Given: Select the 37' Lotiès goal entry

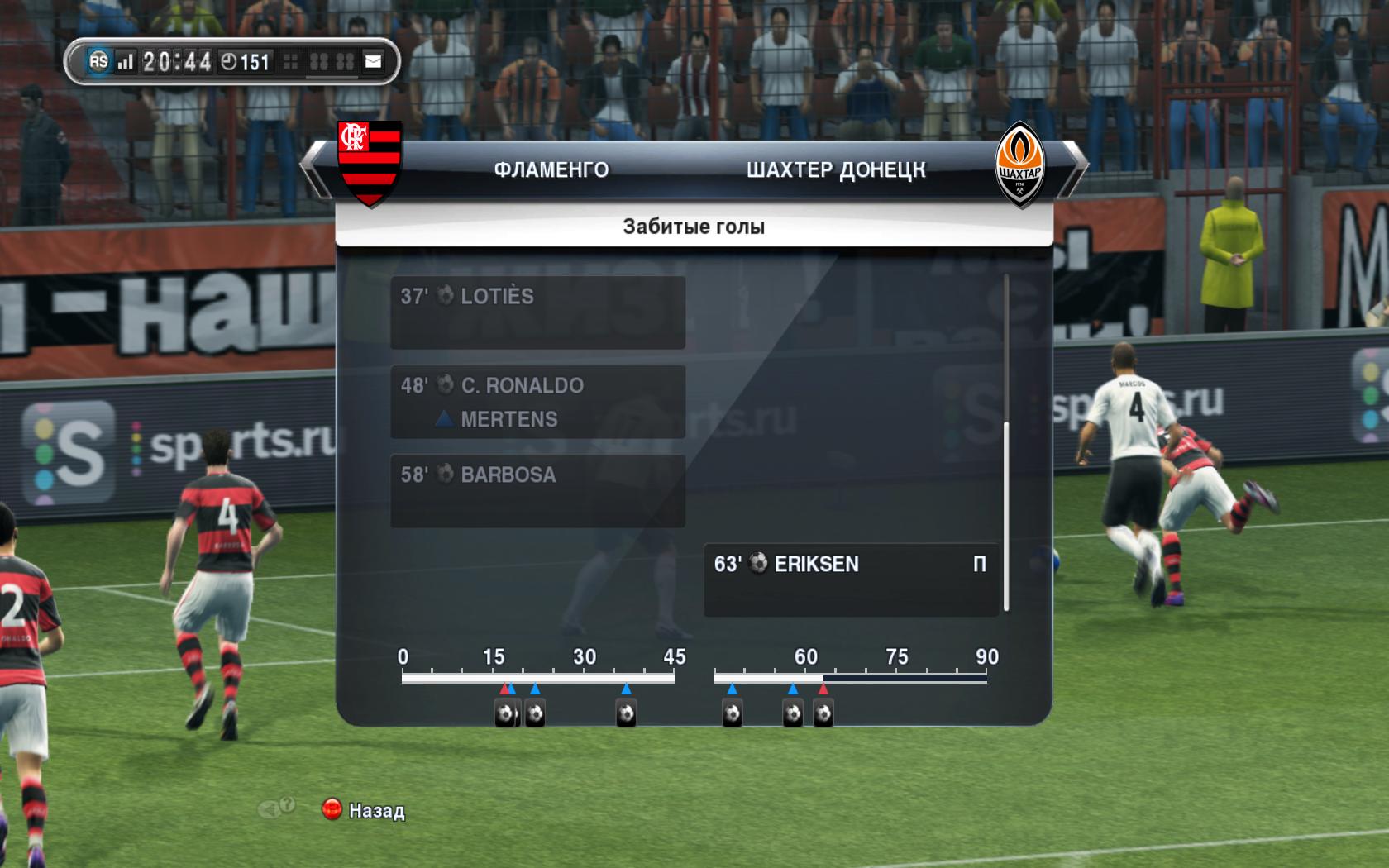Looking at the screenshot, I should click(x=537, y=312).
